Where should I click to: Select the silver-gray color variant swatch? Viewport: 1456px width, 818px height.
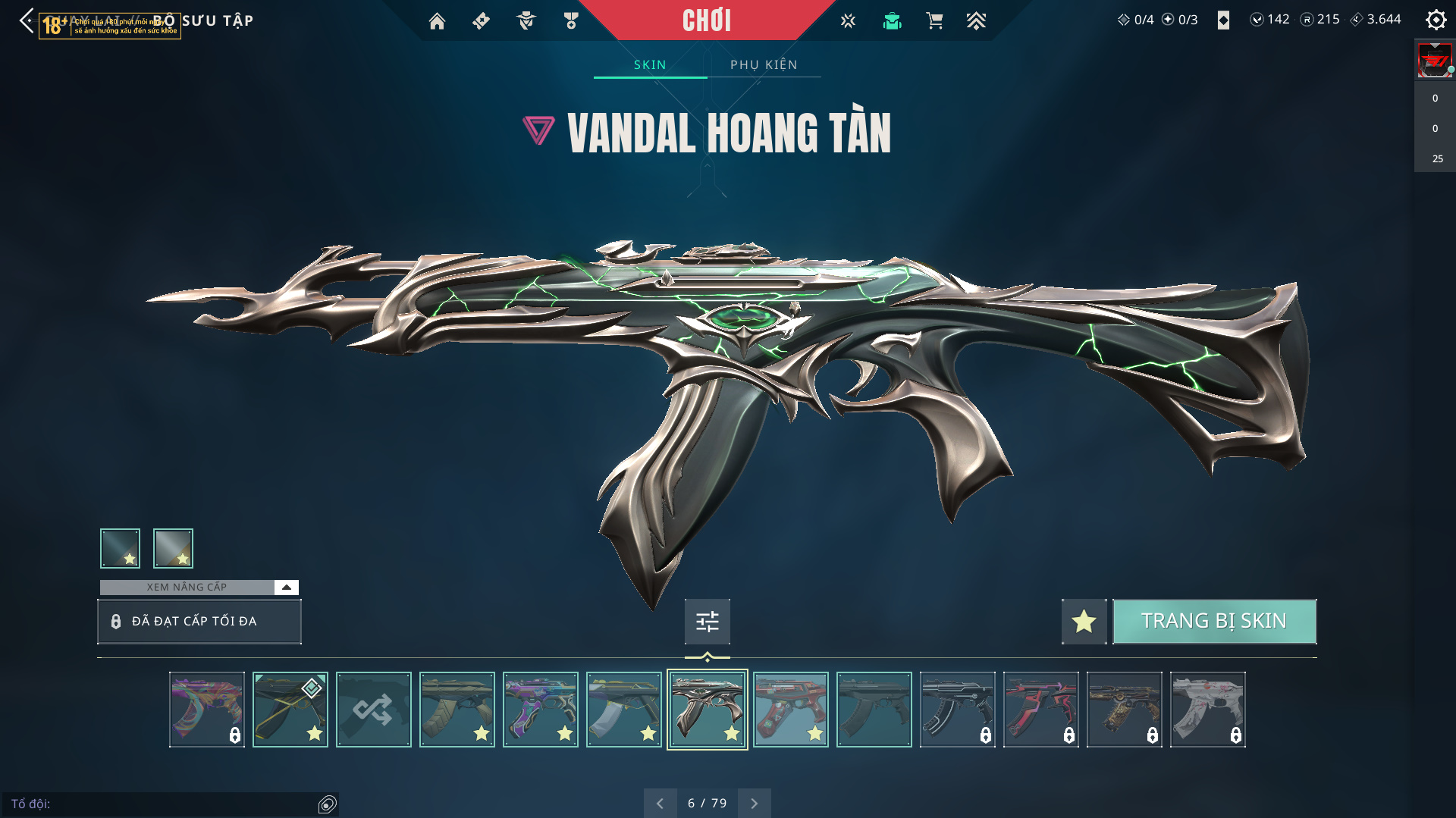pos(173,548)
